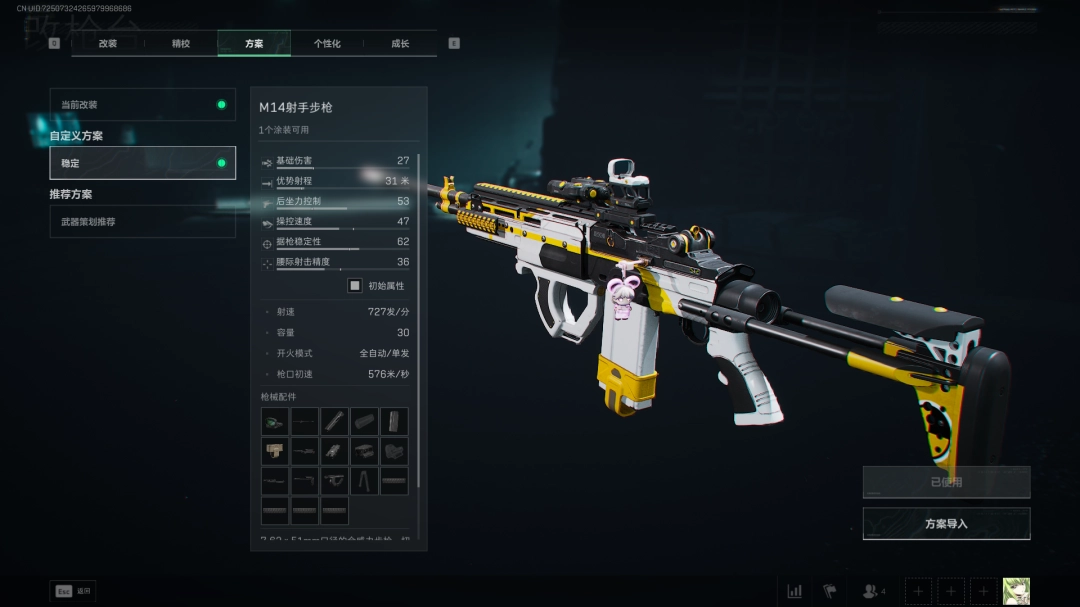Click the 方案导入 button
This screenshot has width=1080, height=607.
click(946, 524)
